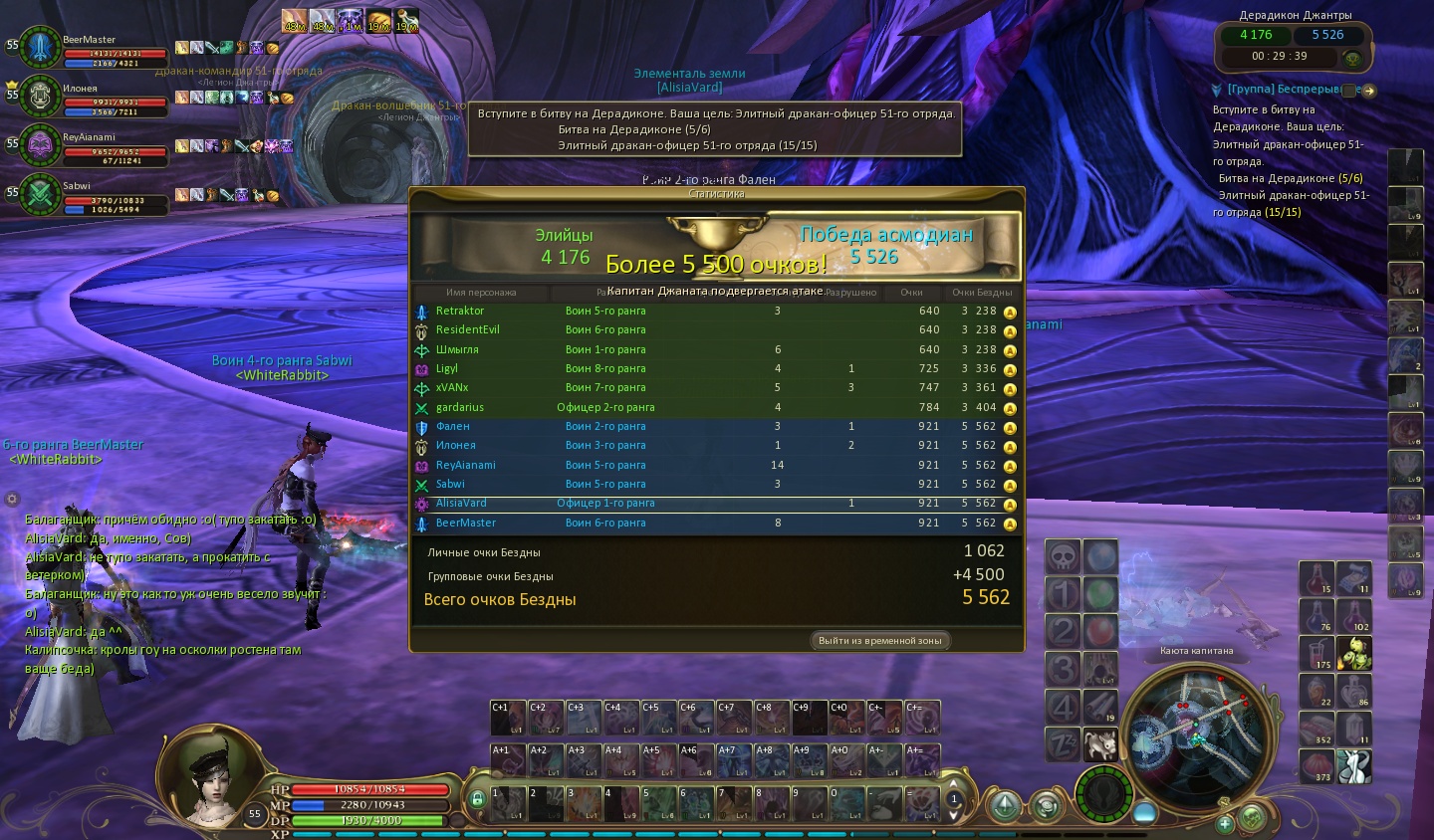Viewport: 1434px width, 840px height.
Task: Click the green plus button by minimap
Action: tap(1225, 823)
